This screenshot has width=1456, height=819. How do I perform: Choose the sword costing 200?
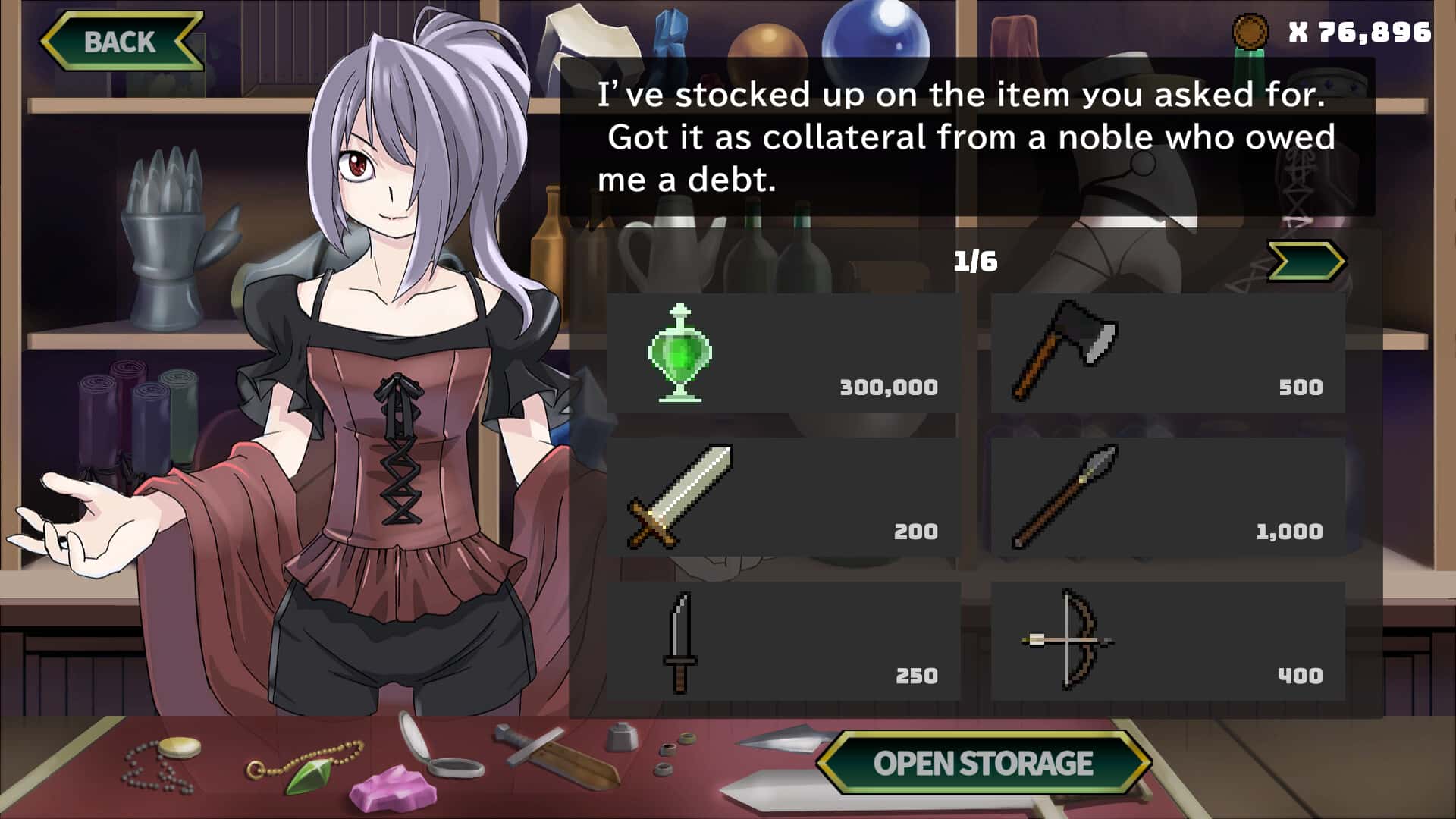tap(783, 497)
